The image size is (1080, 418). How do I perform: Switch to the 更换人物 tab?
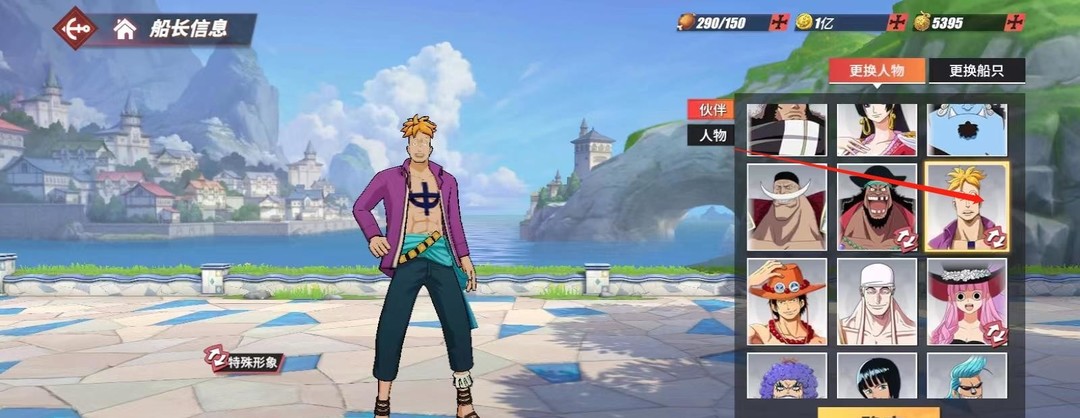pos(876,71)
